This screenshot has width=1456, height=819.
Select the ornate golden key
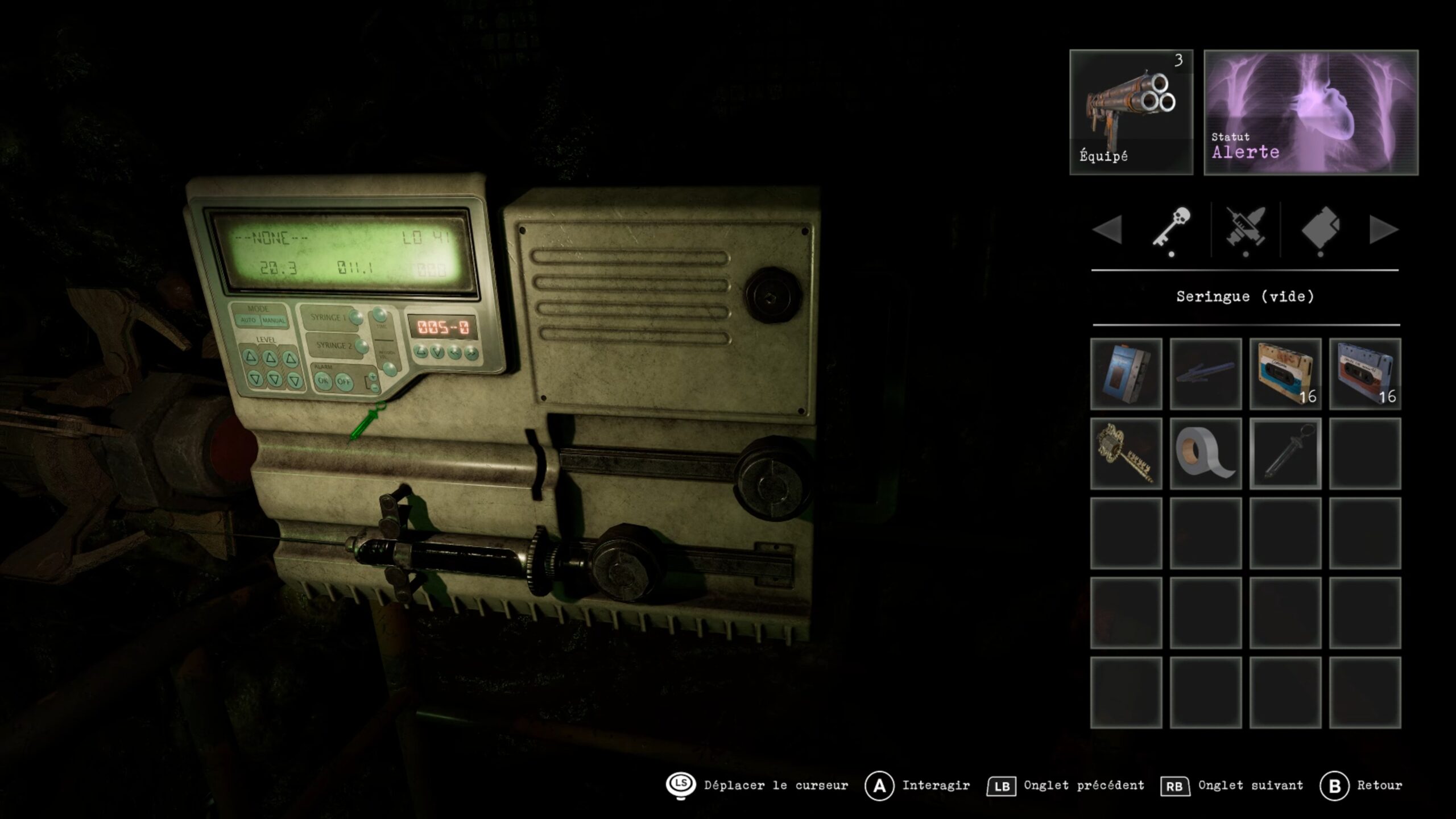[1126, 453]
